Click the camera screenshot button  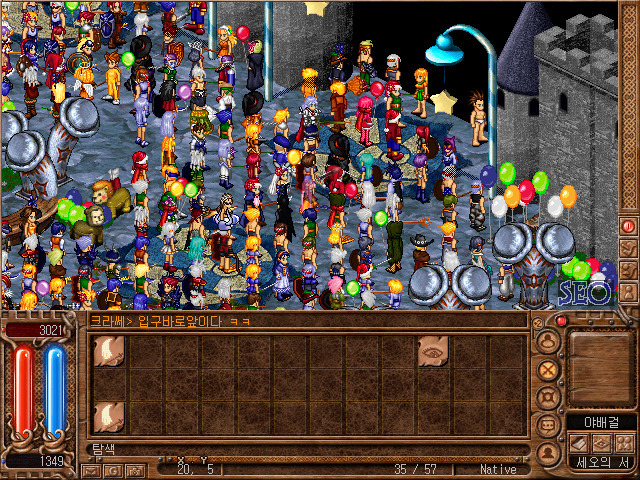point(135,469)
